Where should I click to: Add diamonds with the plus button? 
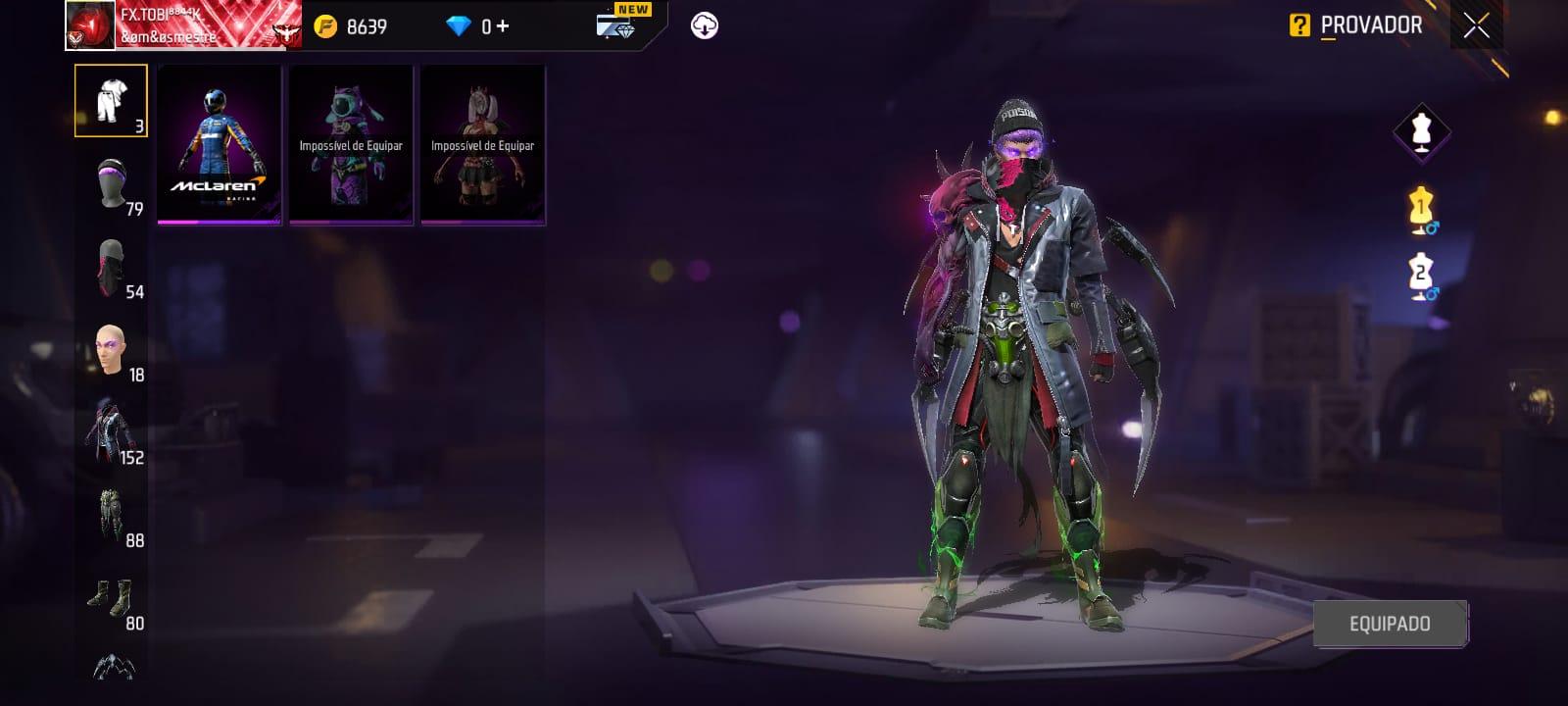[503, 26]
